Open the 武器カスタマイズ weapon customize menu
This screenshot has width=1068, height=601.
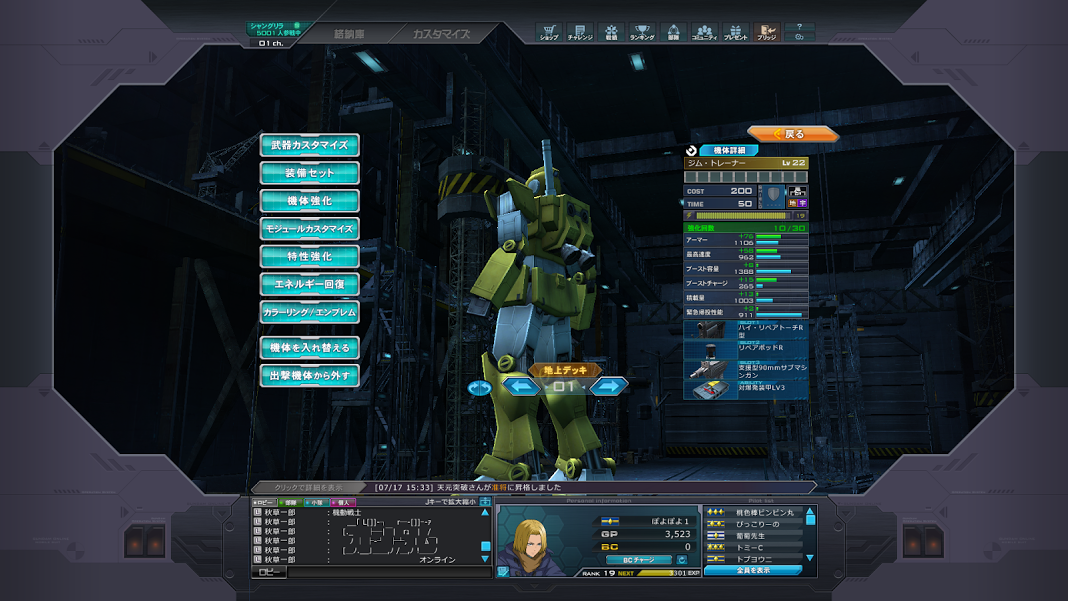(310, 145)
